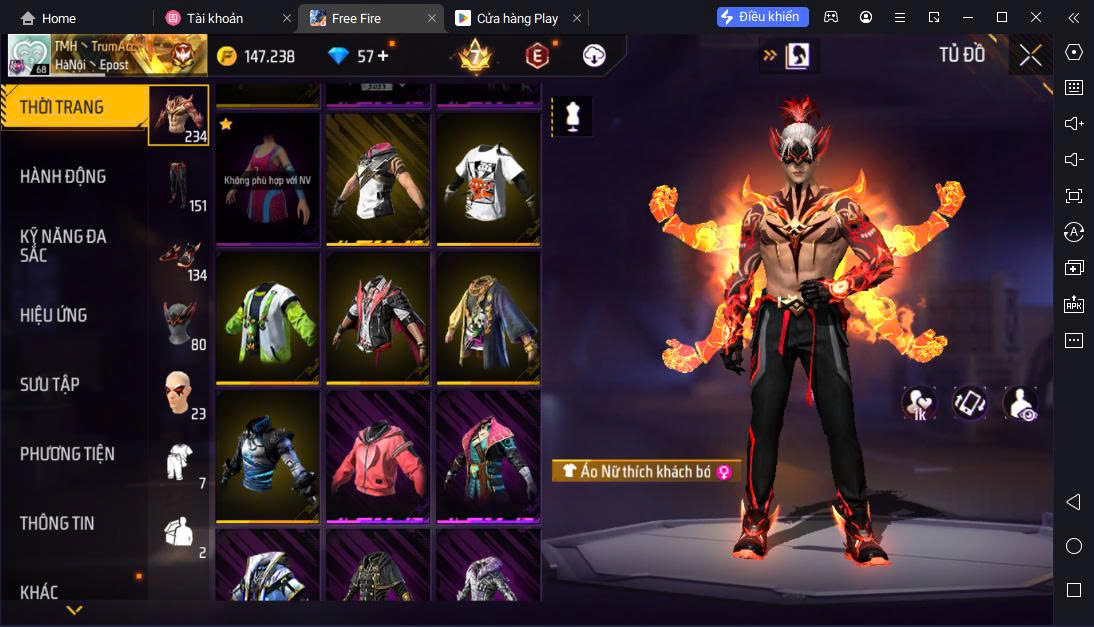
Task: Select the green and white jacket
Action: click(x=267, y=317)
